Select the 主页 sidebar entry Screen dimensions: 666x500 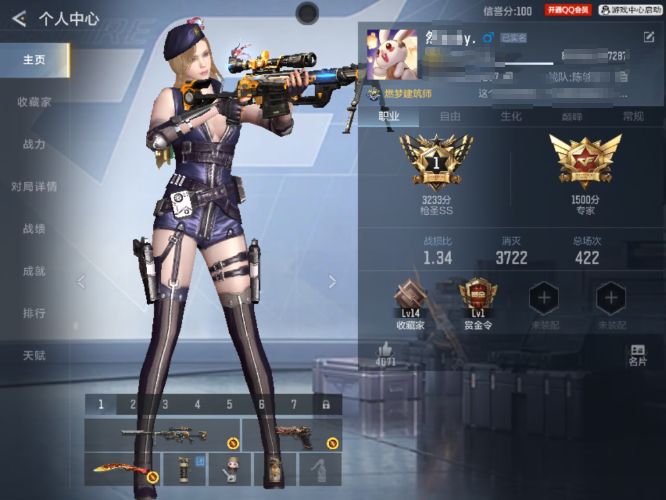(x=34, y=60)
